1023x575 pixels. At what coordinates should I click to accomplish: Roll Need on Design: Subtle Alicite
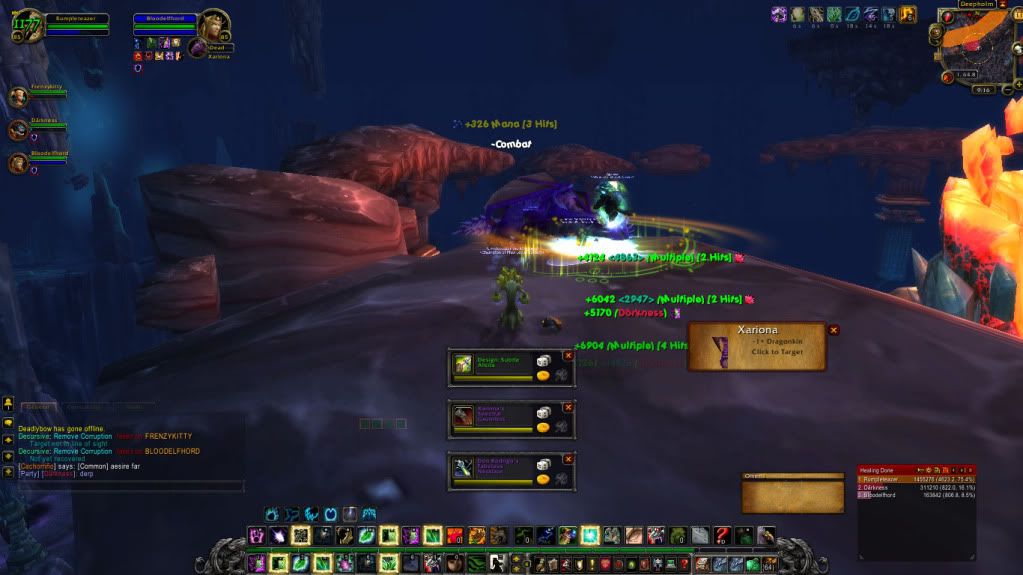tap(544, 360)
